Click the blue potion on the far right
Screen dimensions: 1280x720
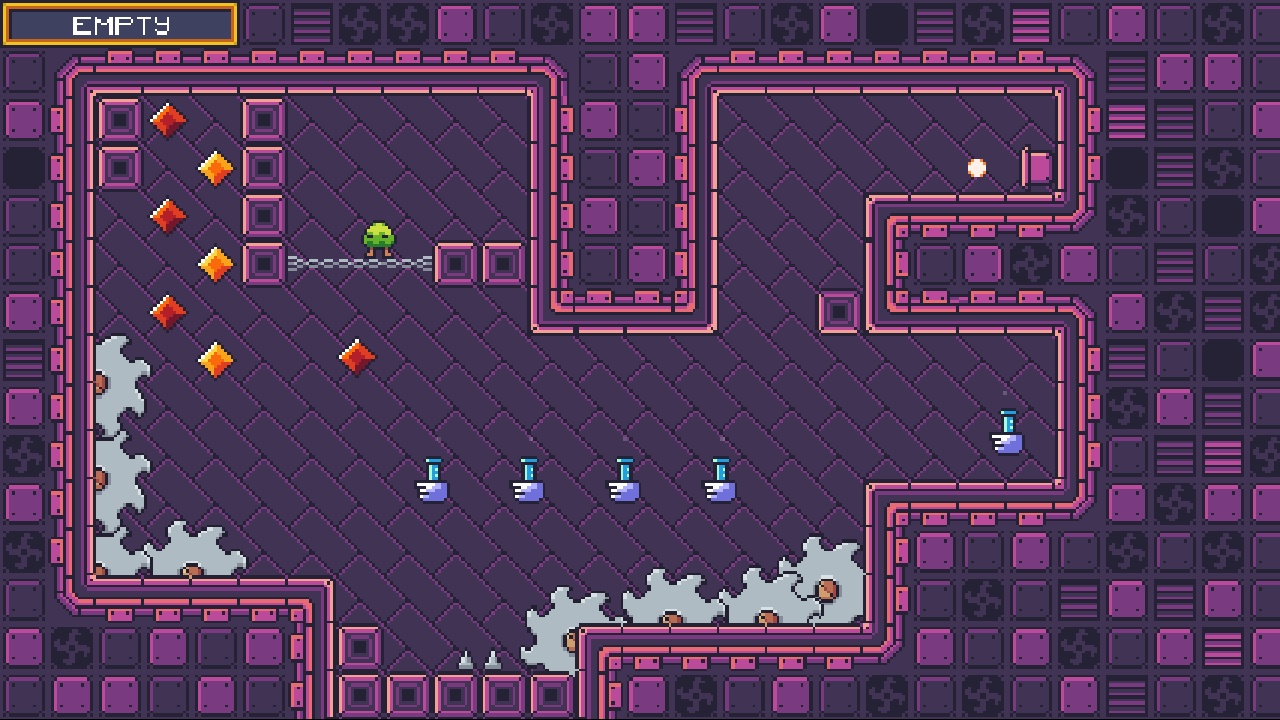pos(1007,430)
